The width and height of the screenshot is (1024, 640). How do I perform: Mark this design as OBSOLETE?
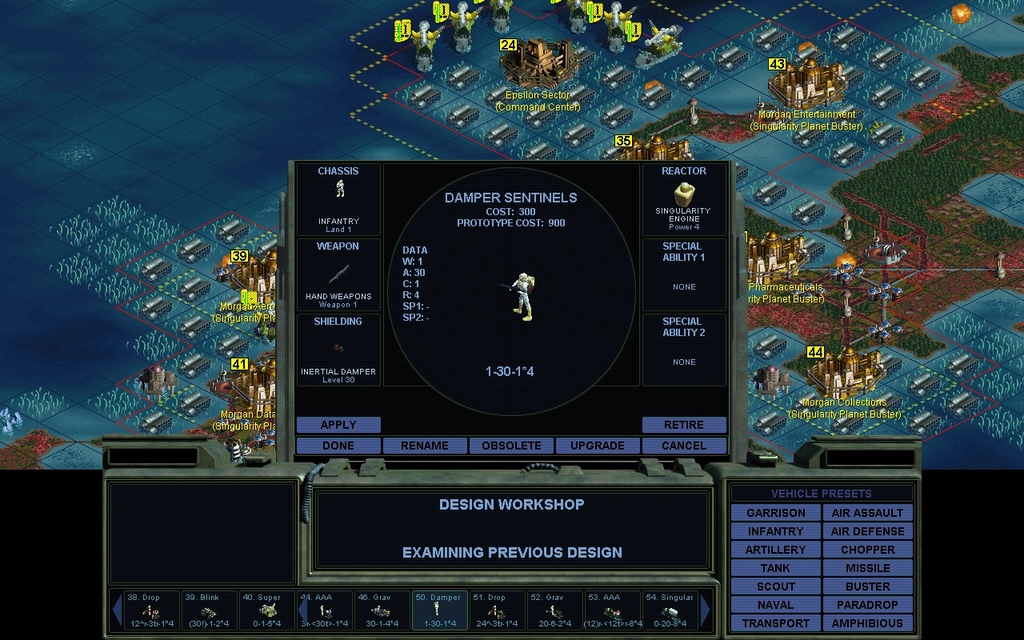tap(511, 445)
